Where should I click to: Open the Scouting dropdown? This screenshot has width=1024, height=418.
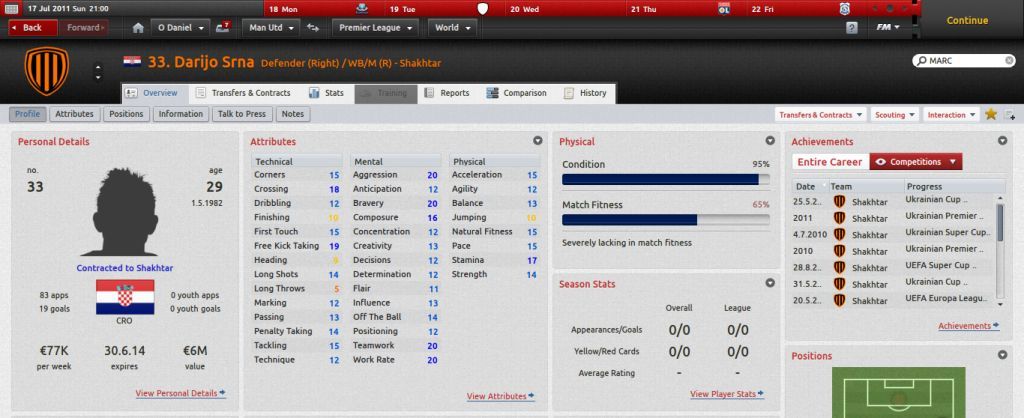pos(895,115)
